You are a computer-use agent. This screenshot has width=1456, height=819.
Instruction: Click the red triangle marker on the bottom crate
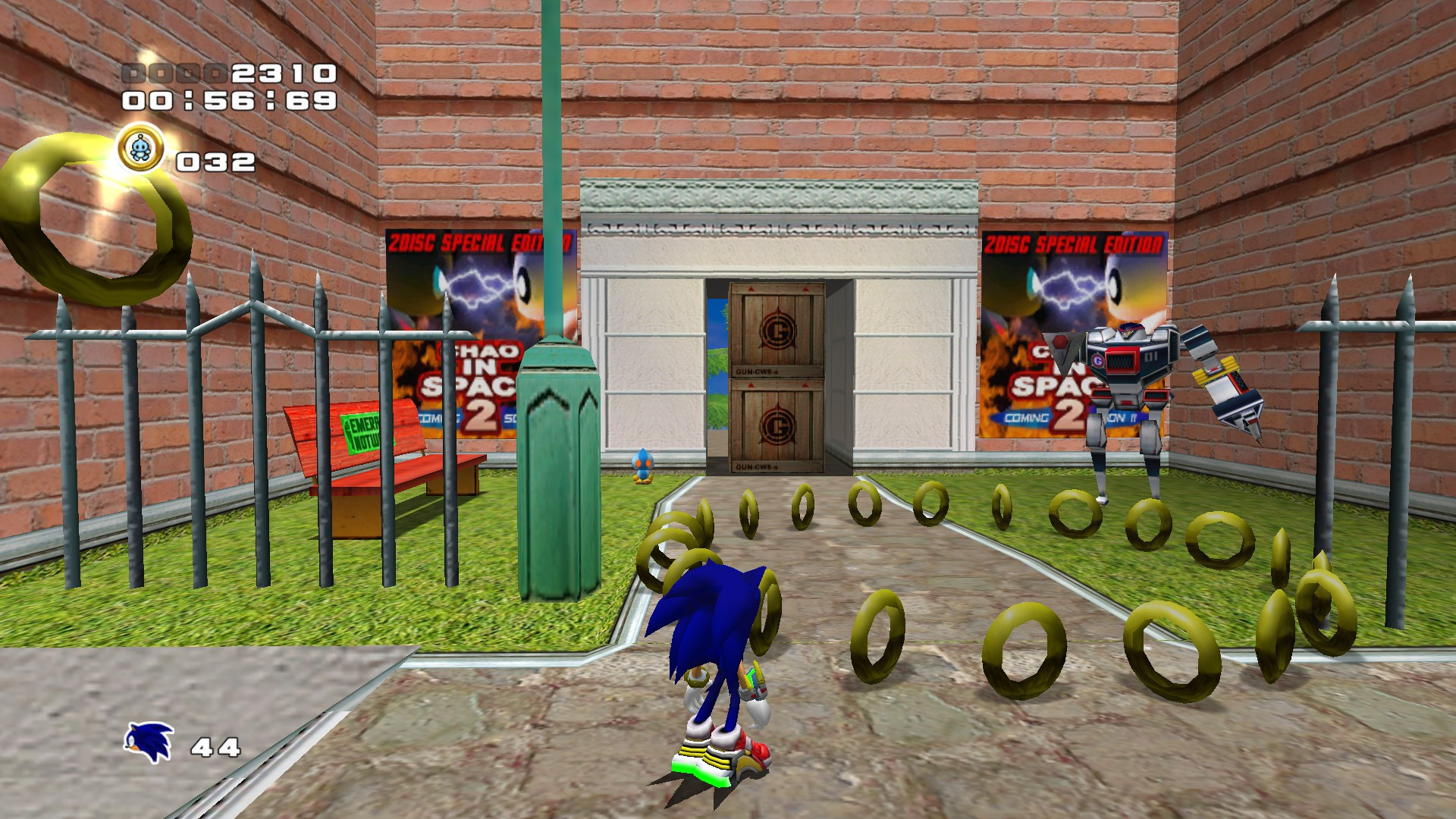click(x=752, y=384)
